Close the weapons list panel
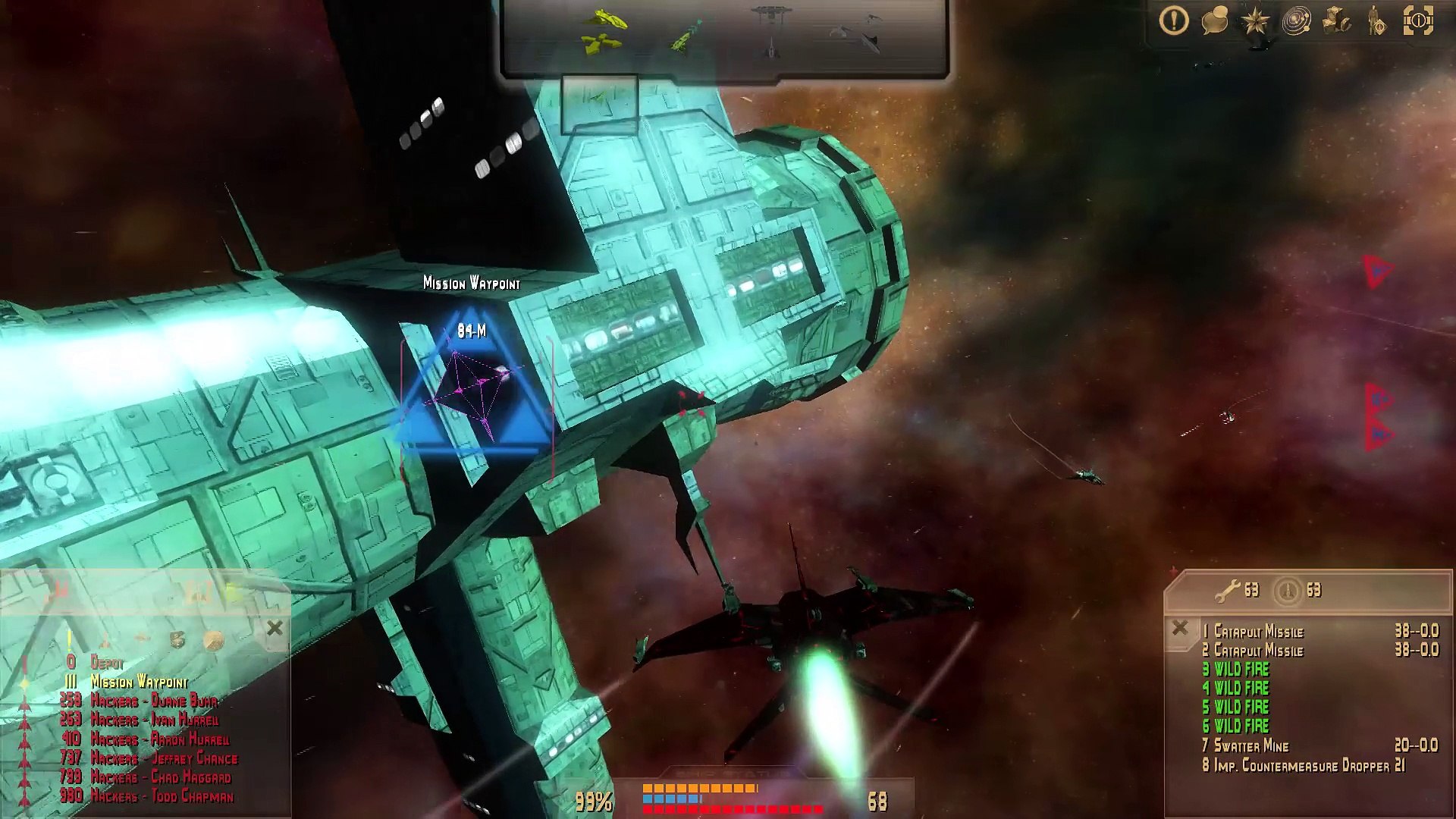Image resolution: width=1456 pixels, height=819 pixels. pyautogui.click(x=1180, y=628)
